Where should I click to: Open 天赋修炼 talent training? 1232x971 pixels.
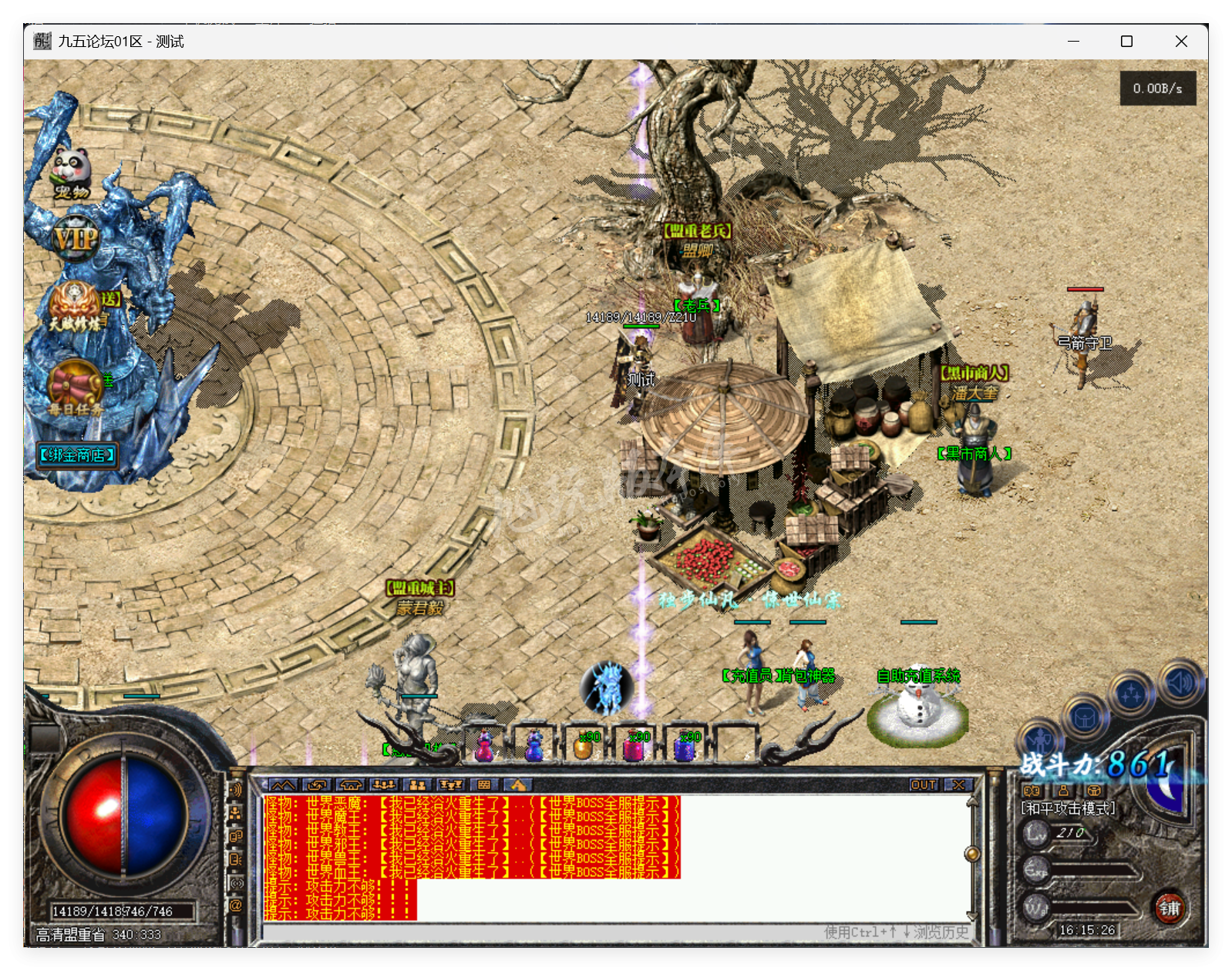(x=76, y=307)
